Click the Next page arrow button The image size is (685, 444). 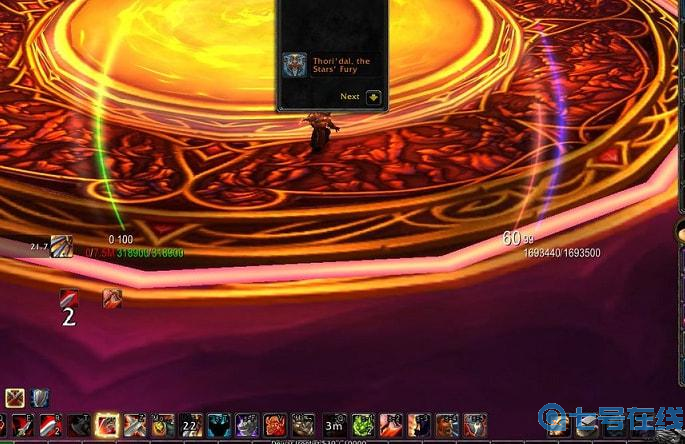coord(373,97)
